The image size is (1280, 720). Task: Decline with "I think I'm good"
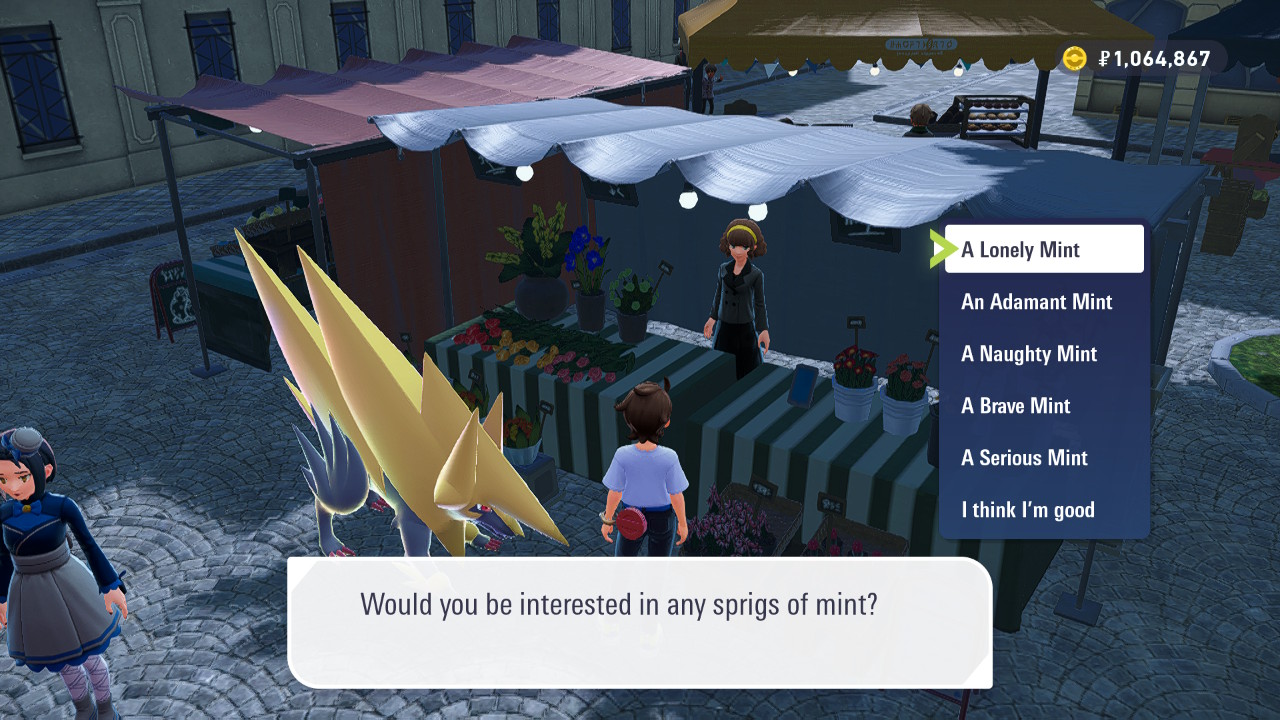click(x=1028, y=510)
